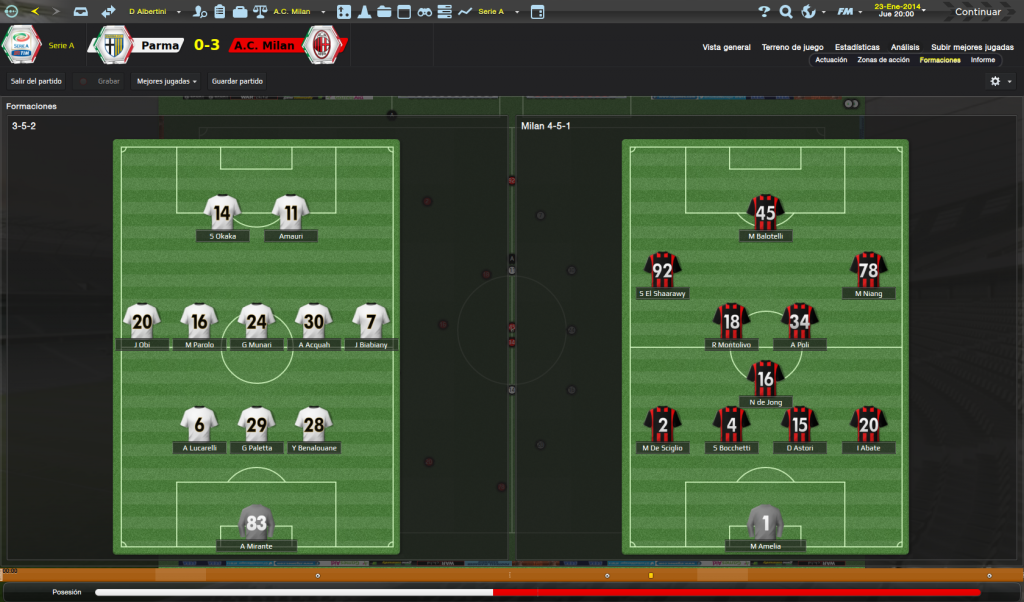Open the magnifying glass search

(x=785, y=12)
